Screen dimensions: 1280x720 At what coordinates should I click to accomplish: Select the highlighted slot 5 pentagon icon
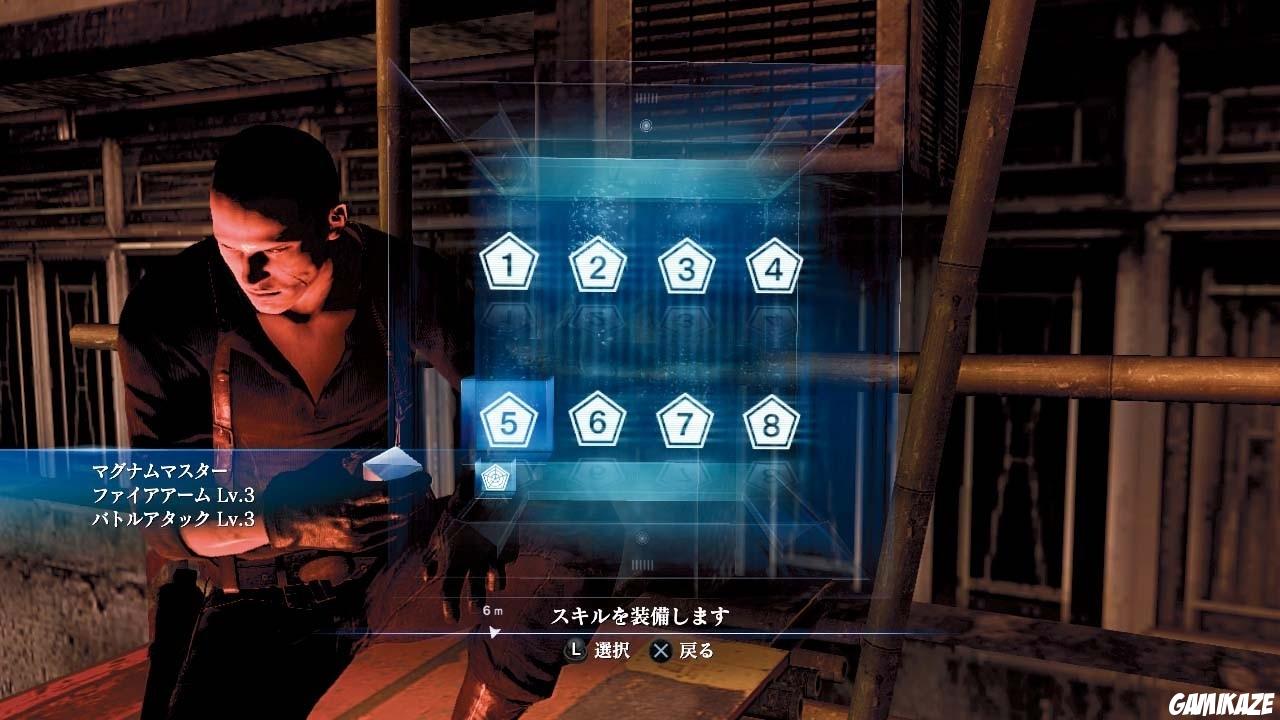coord(511,423)
